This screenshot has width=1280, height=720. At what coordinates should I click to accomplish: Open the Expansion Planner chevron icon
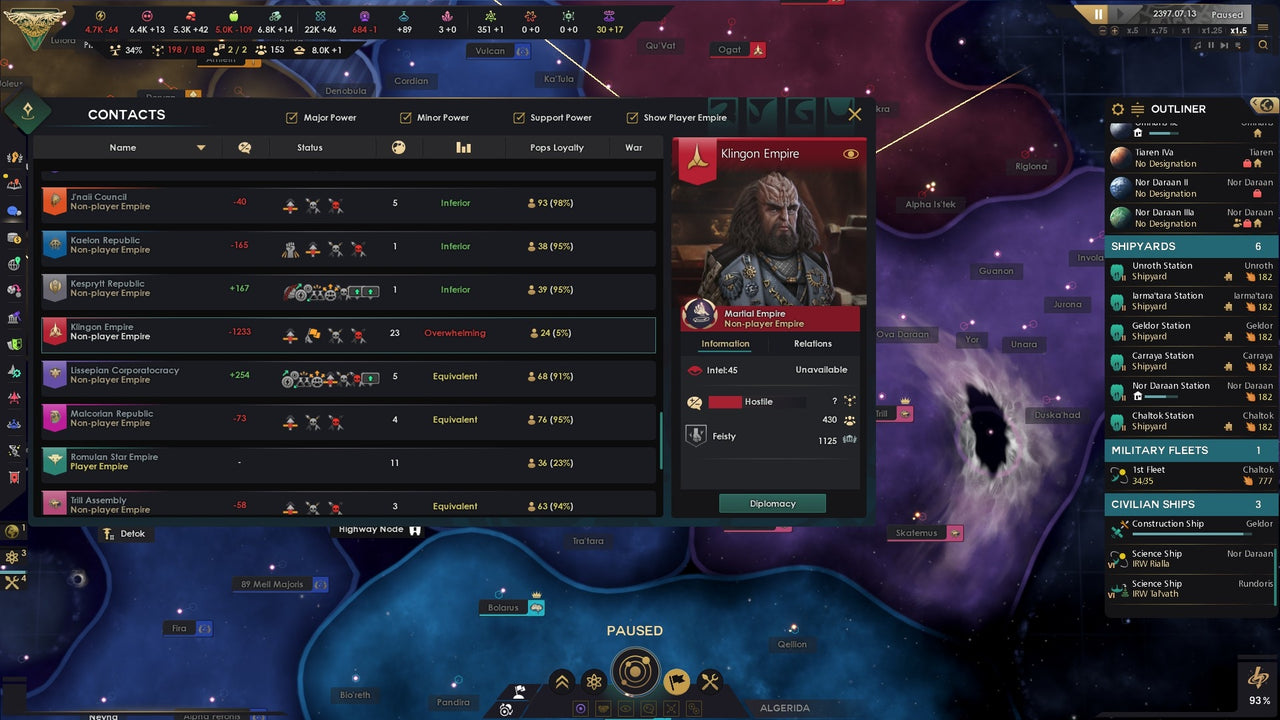click(x=562, y=682)
